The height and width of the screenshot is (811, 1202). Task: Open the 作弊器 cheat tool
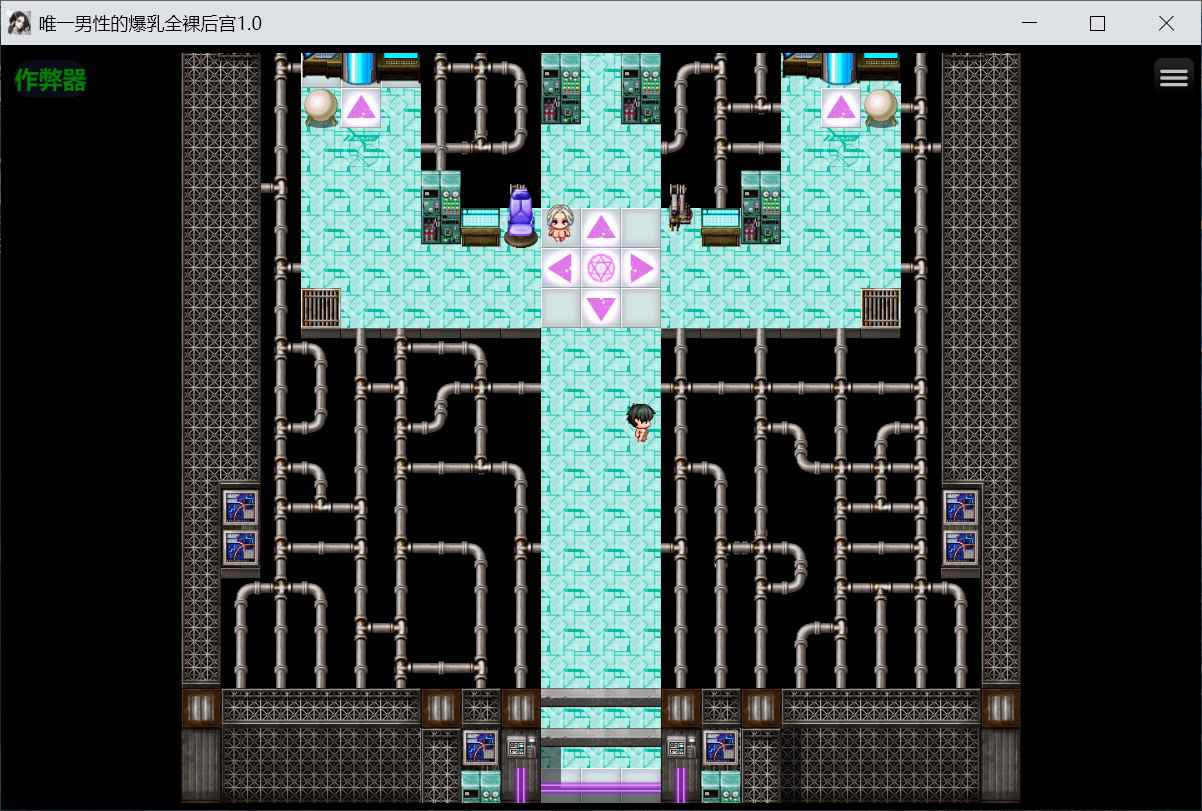[x=50, y=81]
